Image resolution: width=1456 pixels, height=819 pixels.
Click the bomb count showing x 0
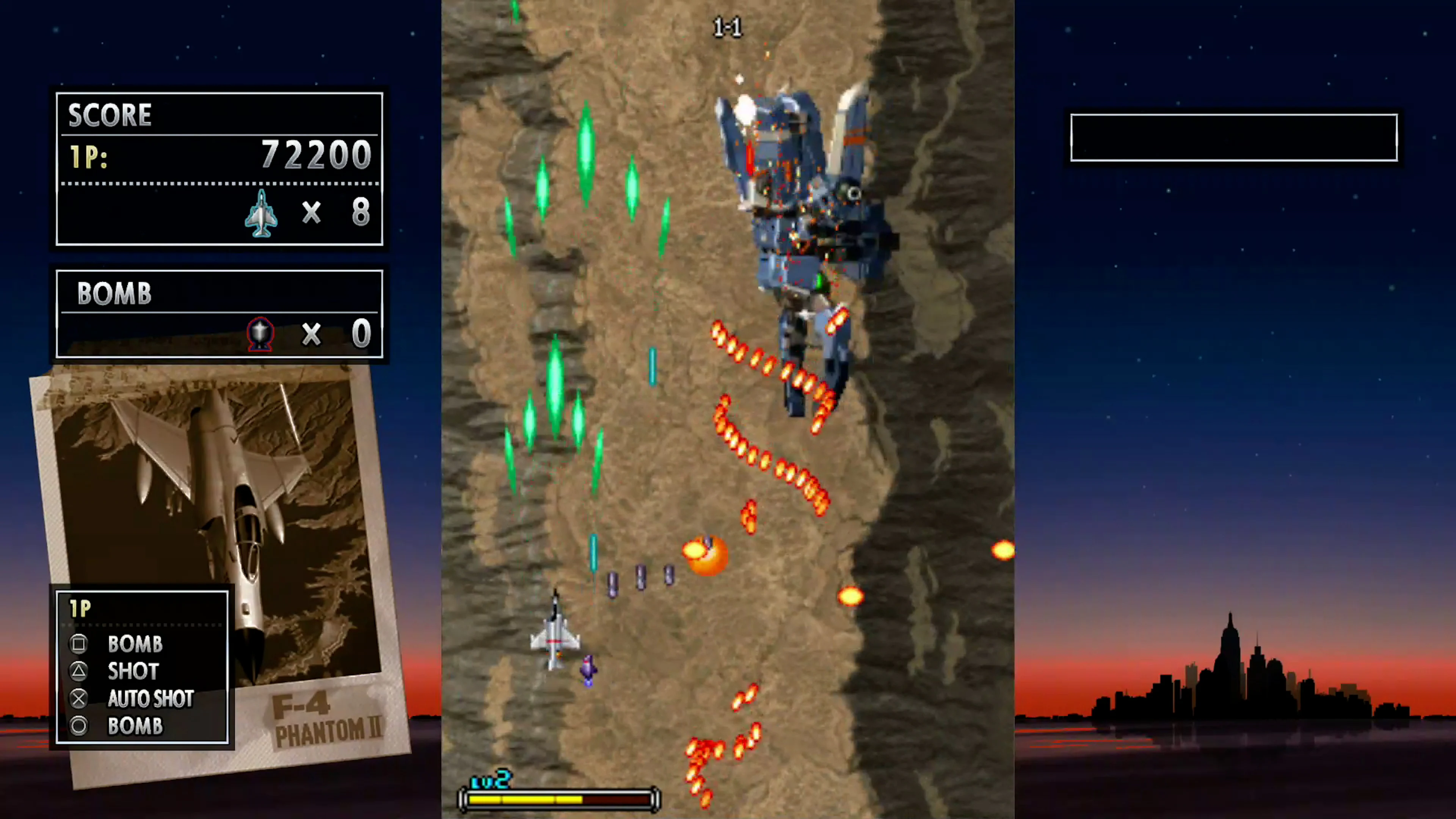tap(336, 334)
